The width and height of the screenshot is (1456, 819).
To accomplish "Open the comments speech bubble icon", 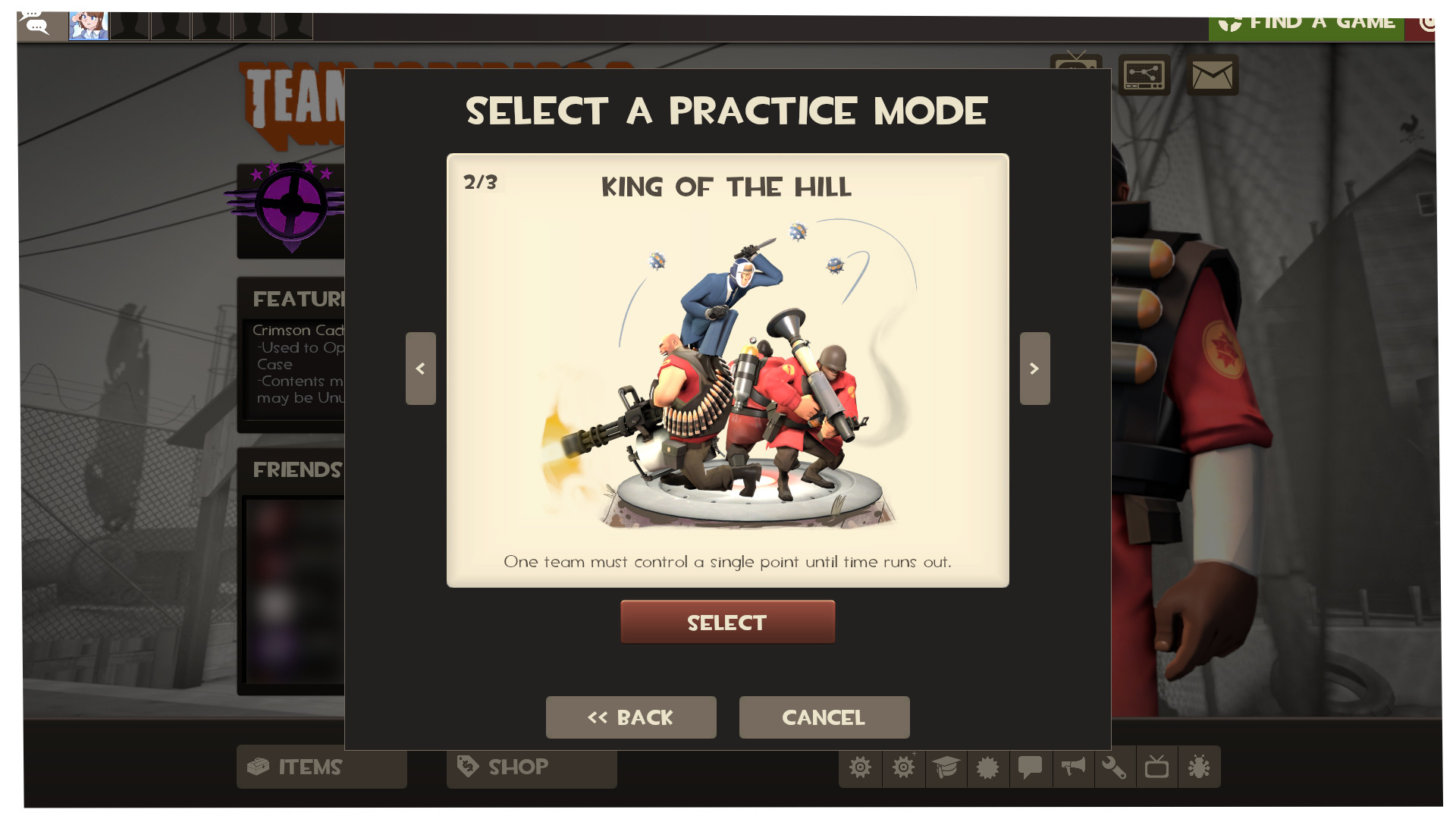I will point(1031,767).
